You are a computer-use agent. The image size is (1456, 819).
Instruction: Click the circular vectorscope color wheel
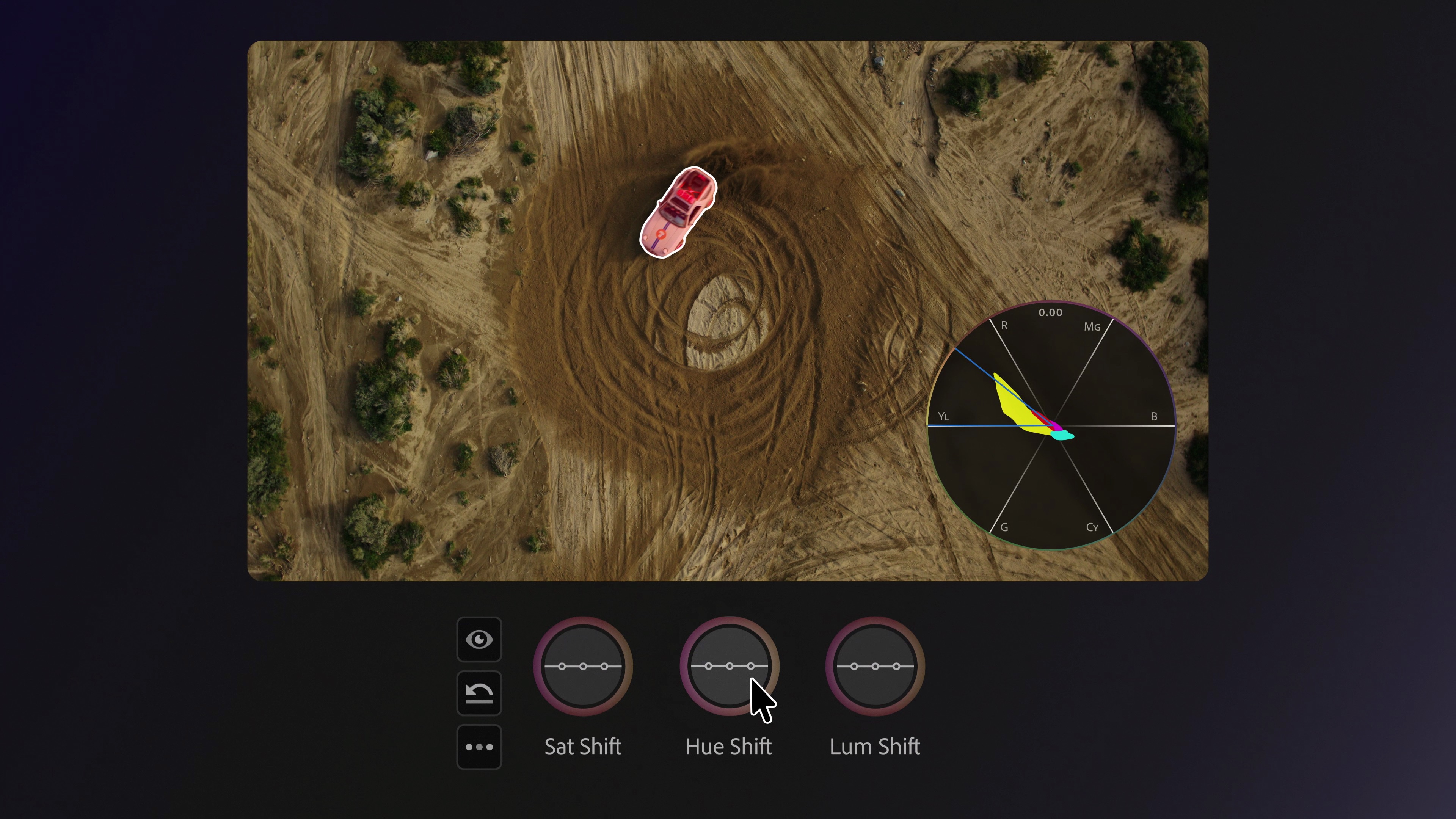click(1051, 425)
